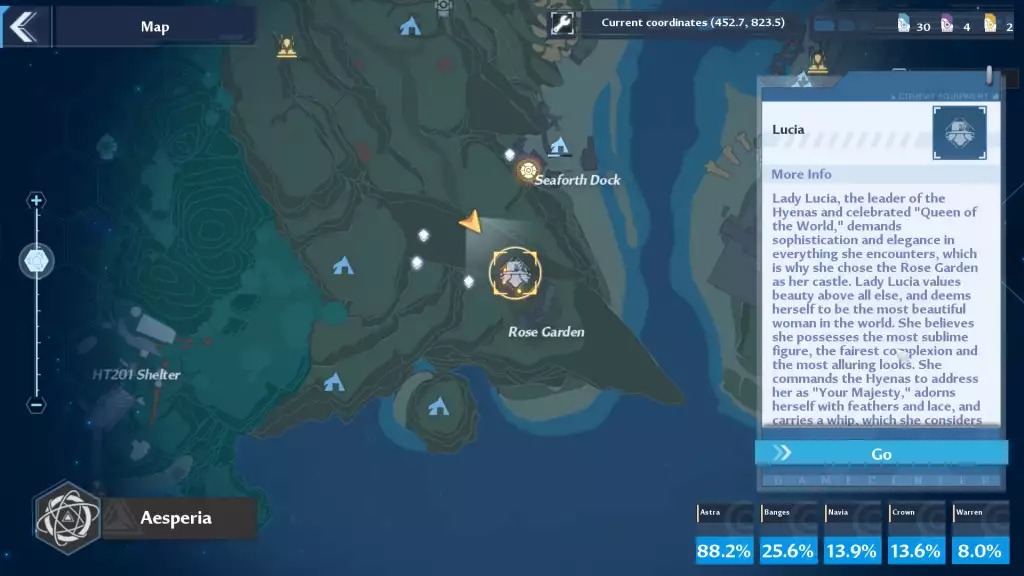Select the Seaforth Dock map marker
The width and height of the screenshot is (1024, 576).
529,171
